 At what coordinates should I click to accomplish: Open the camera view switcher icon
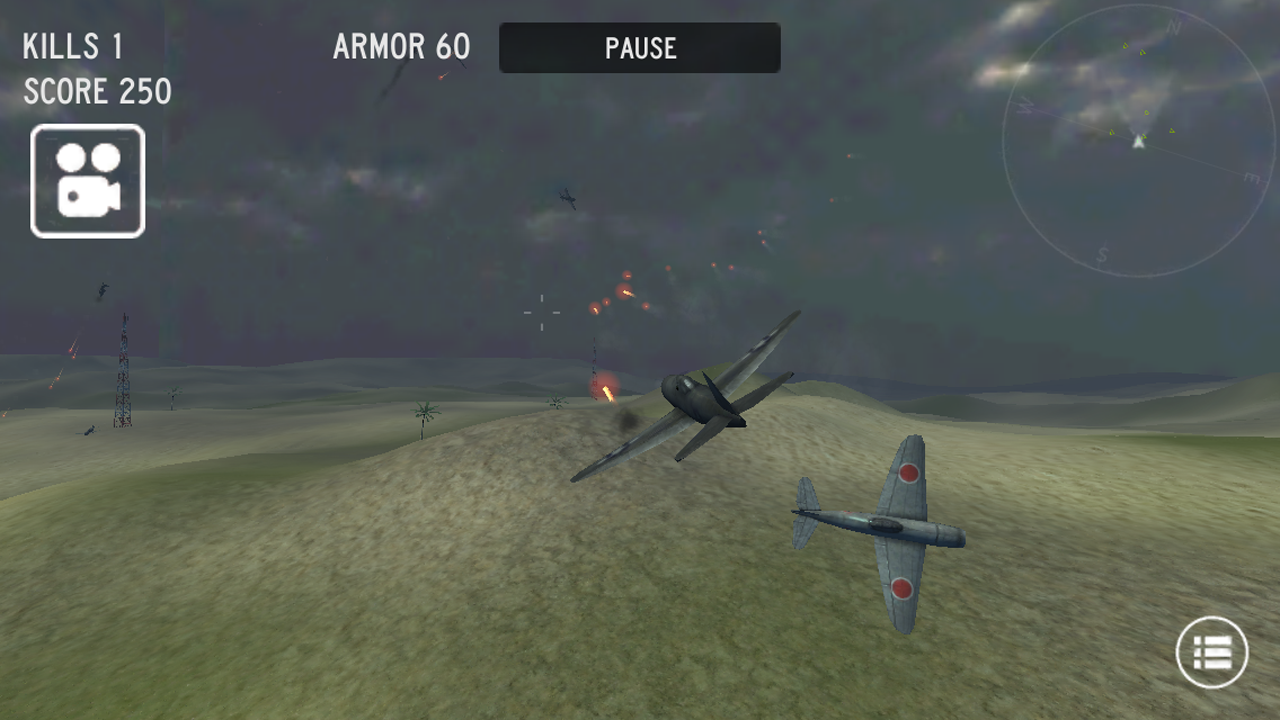point(87,180)
